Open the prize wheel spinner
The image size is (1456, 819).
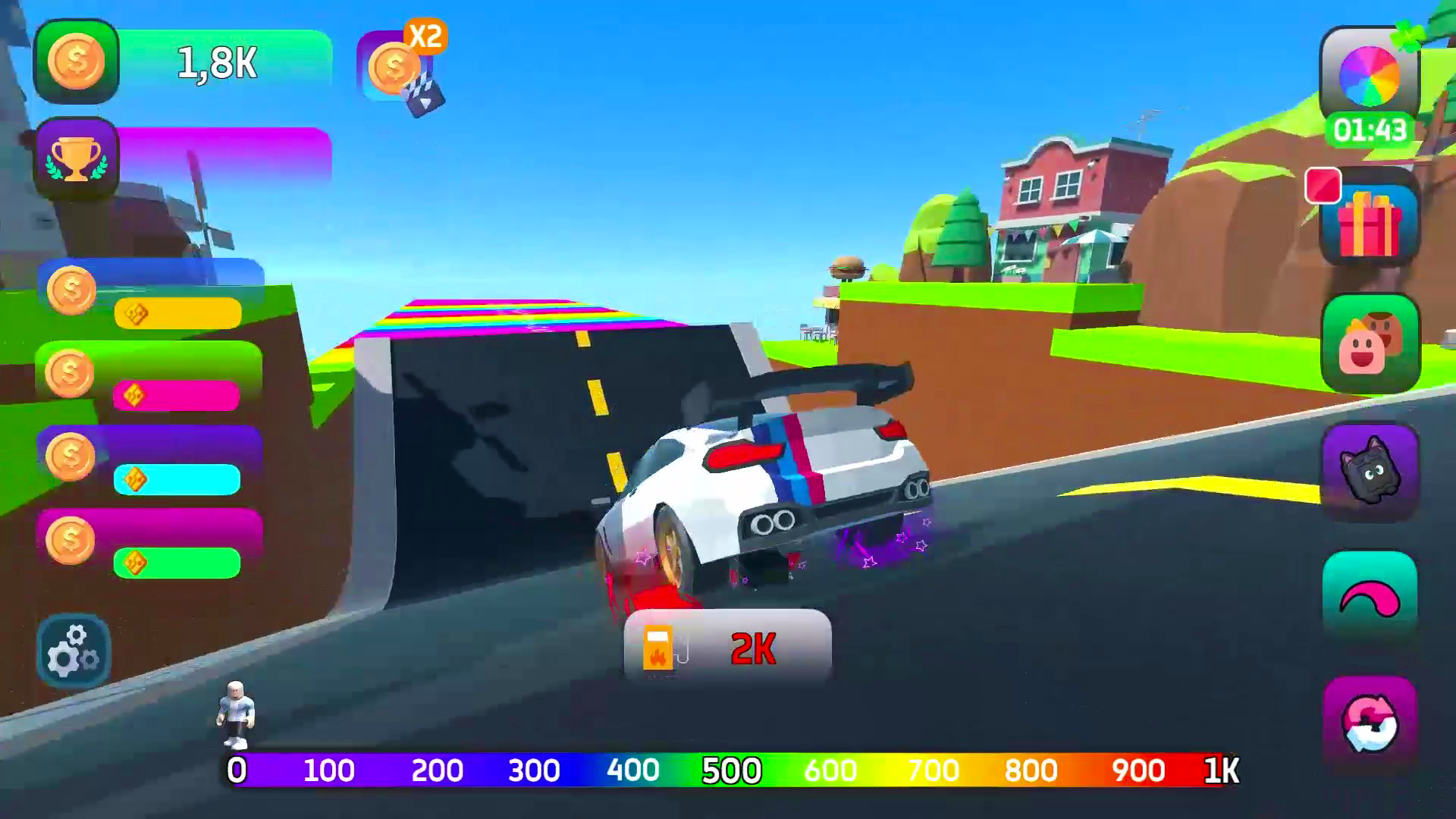tap(1370, 75)
